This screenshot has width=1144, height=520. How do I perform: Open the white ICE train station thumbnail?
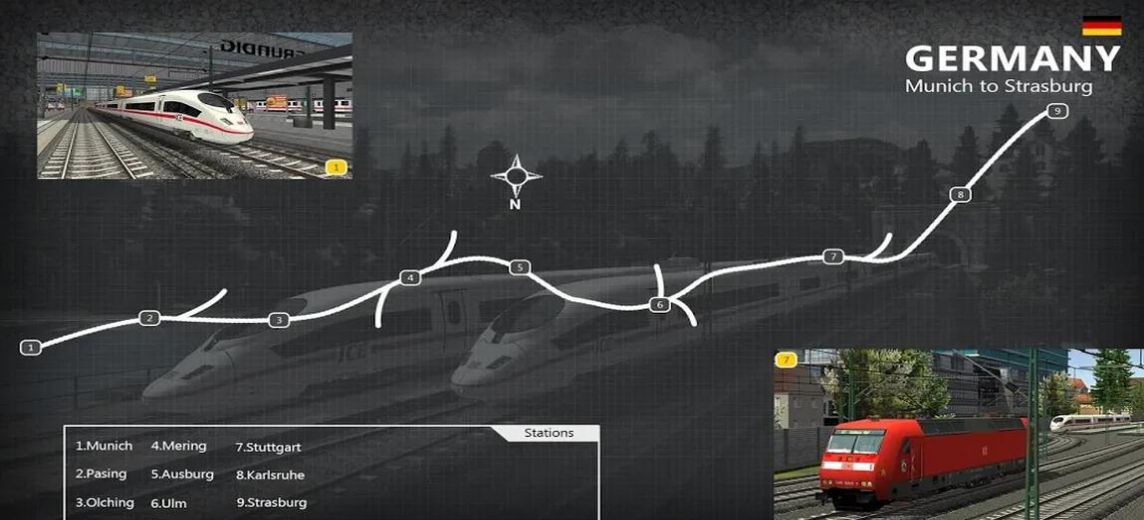(x=194, y=105)
